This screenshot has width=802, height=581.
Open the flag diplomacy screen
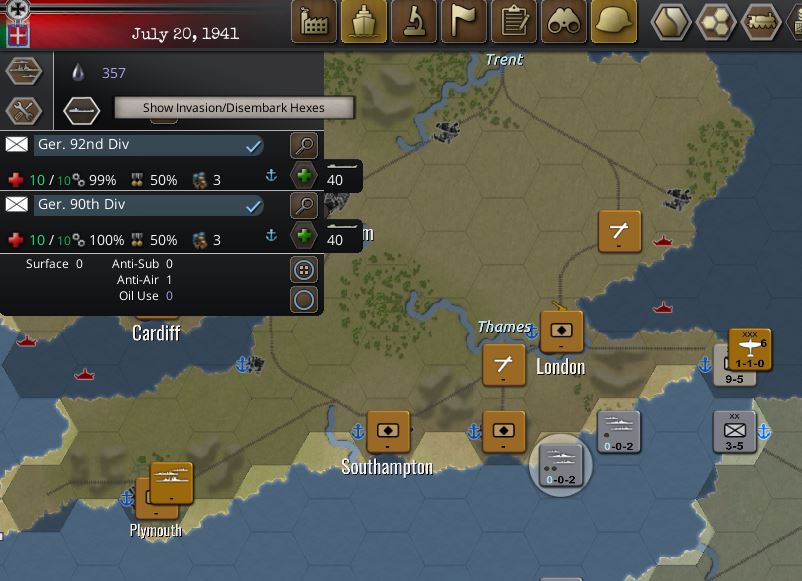464,21
